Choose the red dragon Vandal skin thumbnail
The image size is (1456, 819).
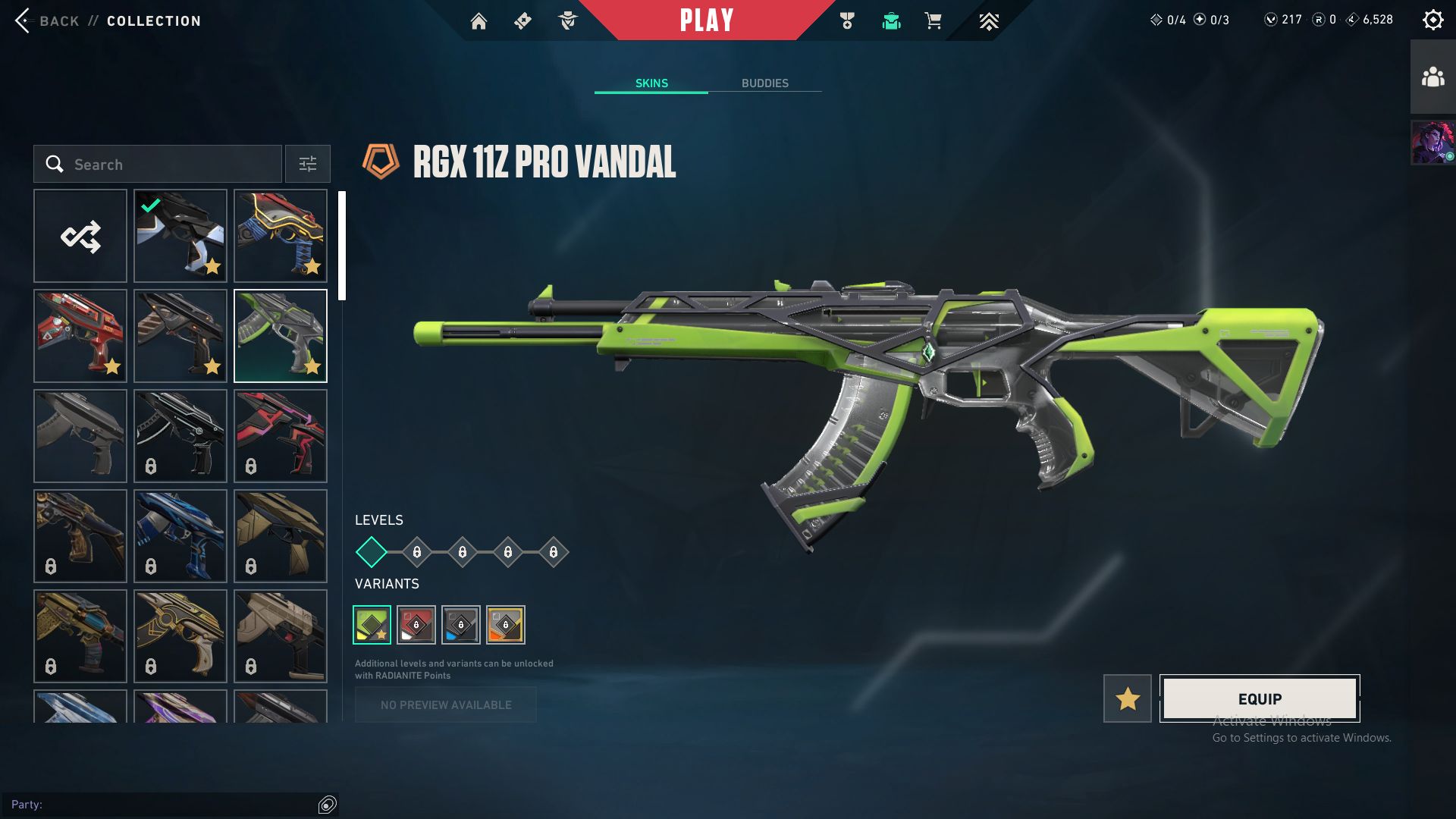pyautogui.click(x=80, y=336)
